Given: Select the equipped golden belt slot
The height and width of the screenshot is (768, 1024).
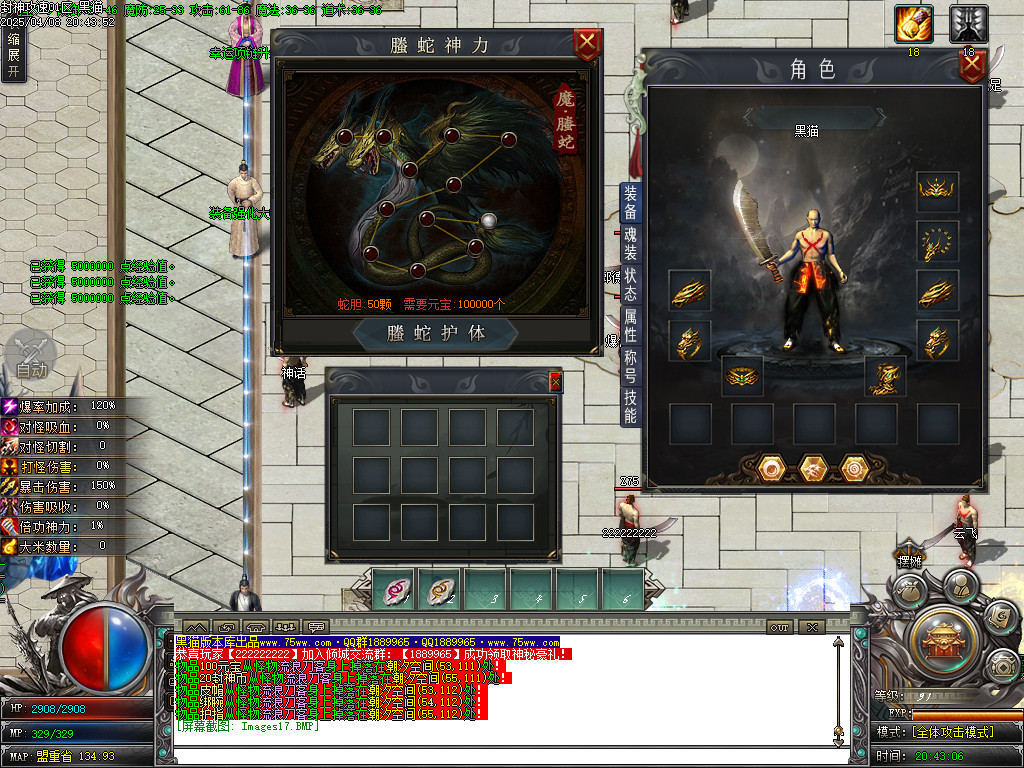Looking at the screenshot, I should (x=742, y=376).
